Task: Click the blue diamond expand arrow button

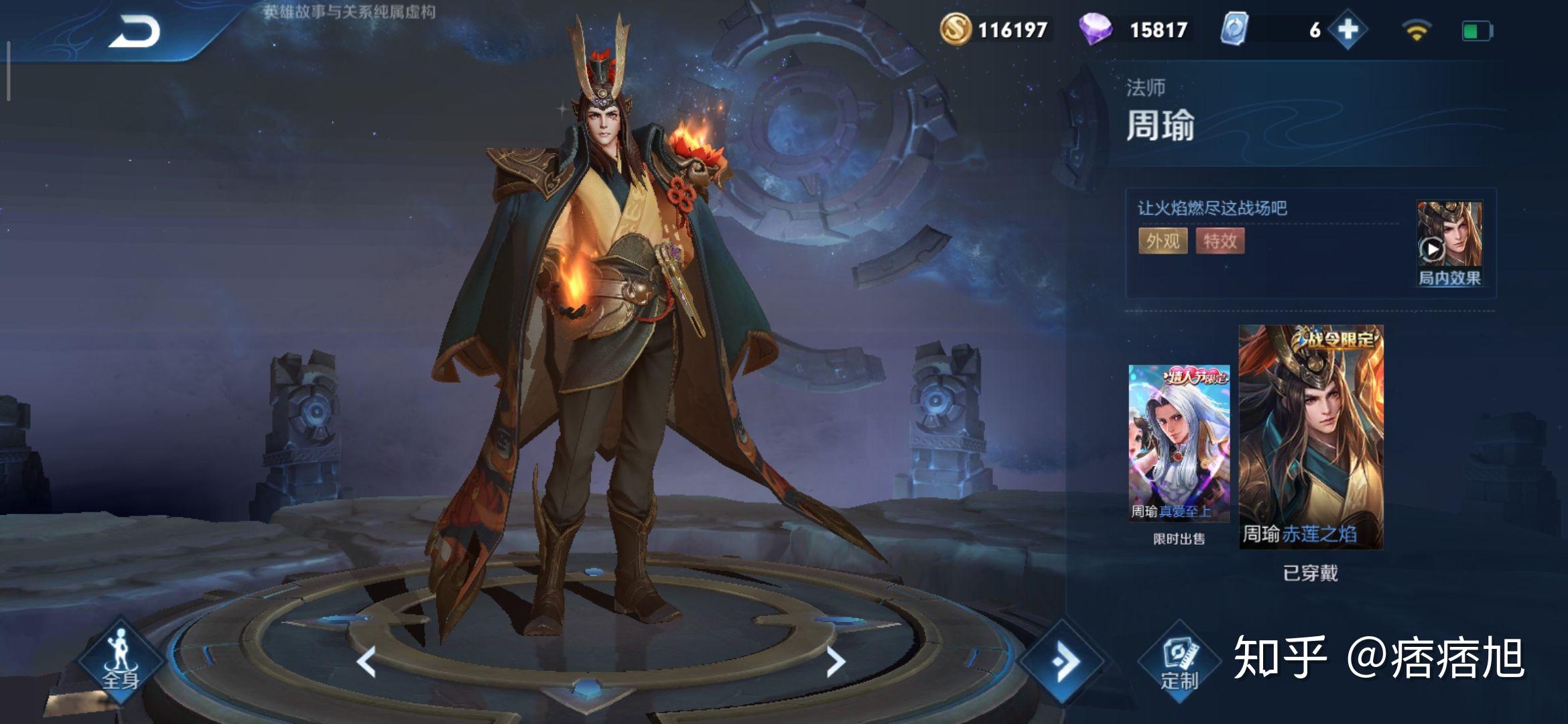Action: click(x=1063, y=662)
